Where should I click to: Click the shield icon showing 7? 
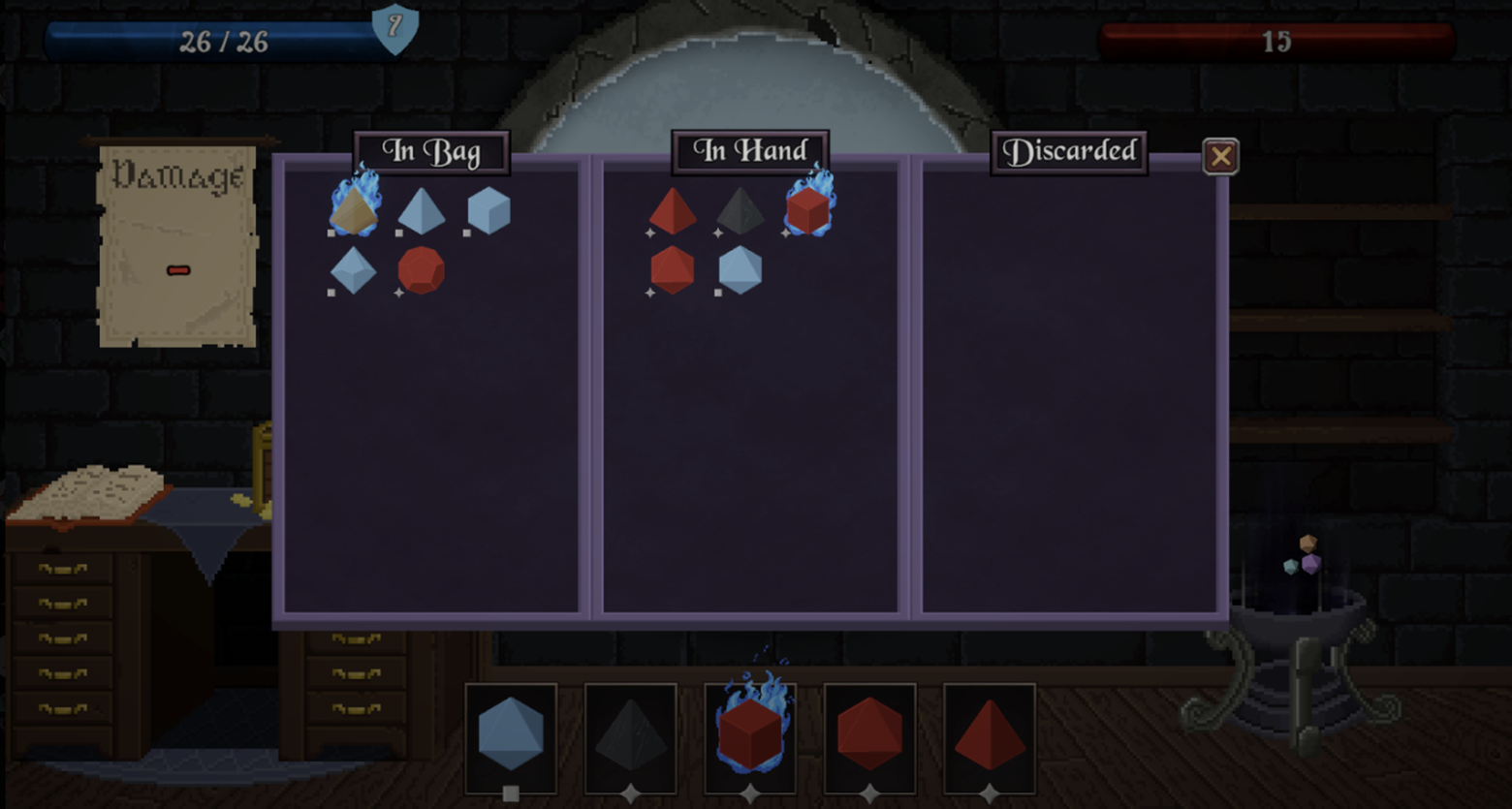click(394, 29)
